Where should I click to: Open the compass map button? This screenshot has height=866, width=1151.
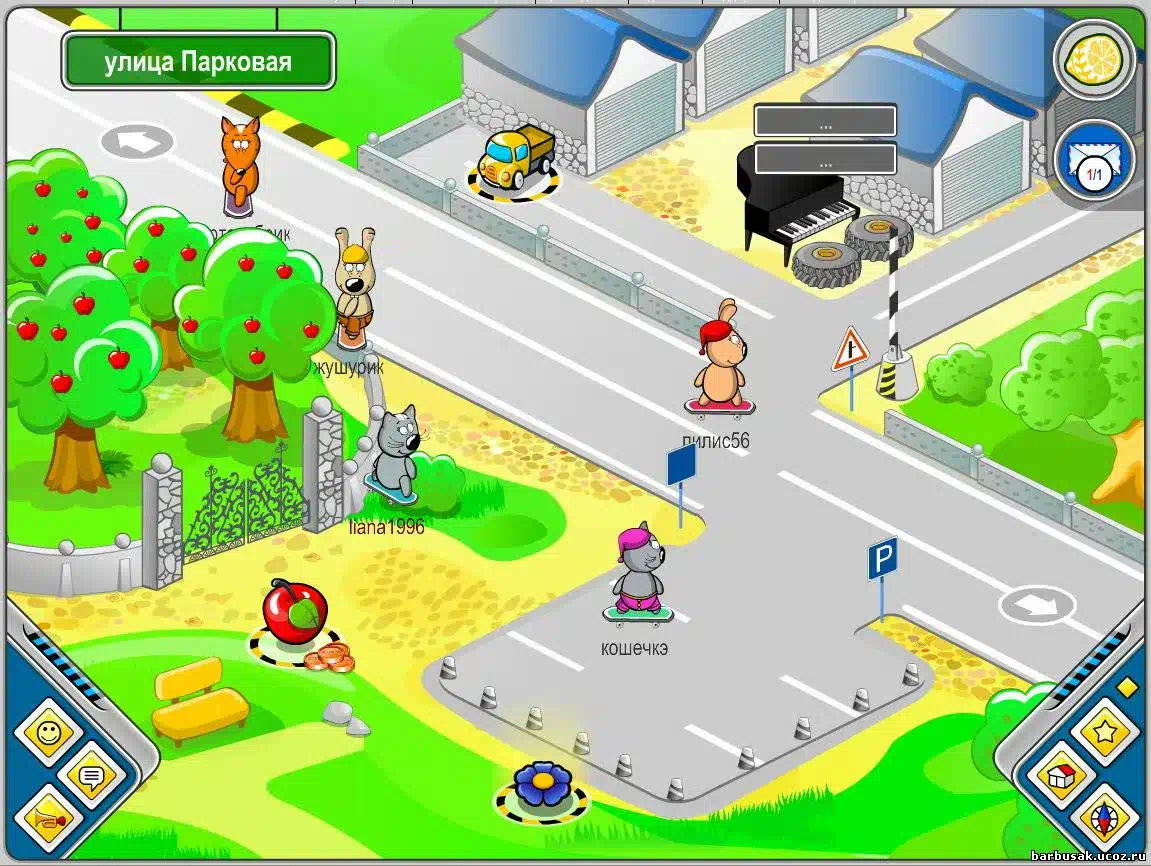coord(1104,820)
